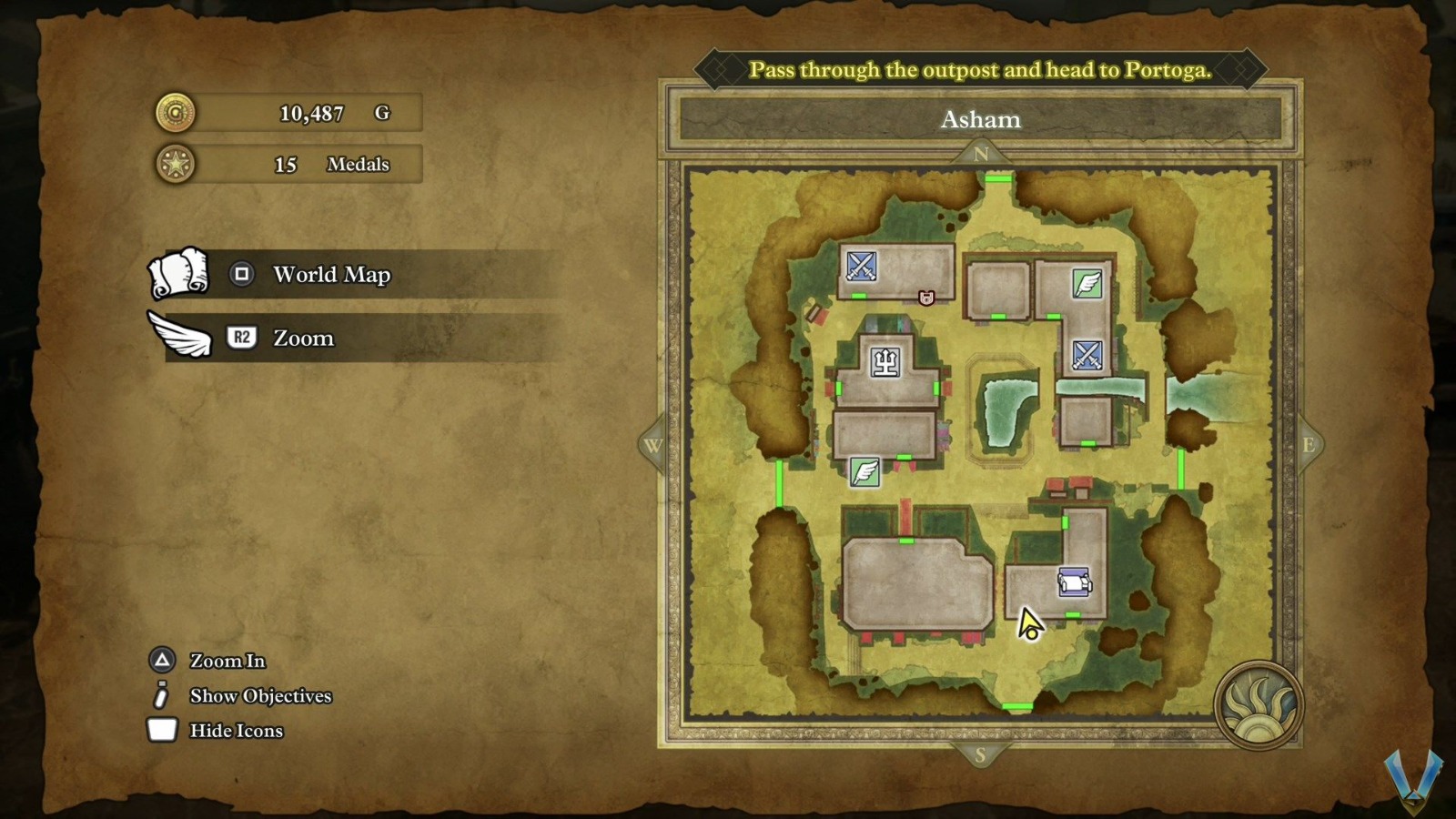The height and width of the screenshot is (819, 1456).
Task: Click the S compass arrow below the map
Action: [980, 754]
